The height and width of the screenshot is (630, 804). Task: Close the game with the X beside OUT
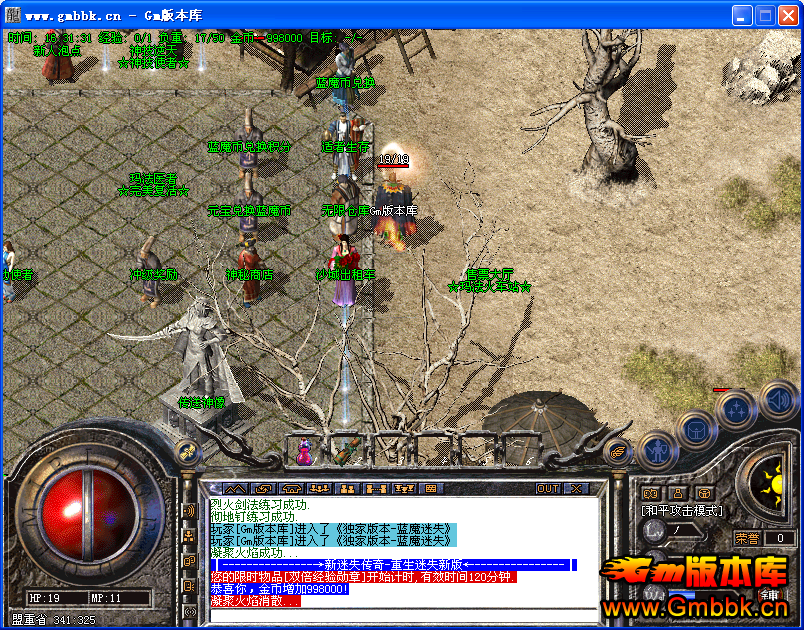pyautogui.click(x=576, y=488)
